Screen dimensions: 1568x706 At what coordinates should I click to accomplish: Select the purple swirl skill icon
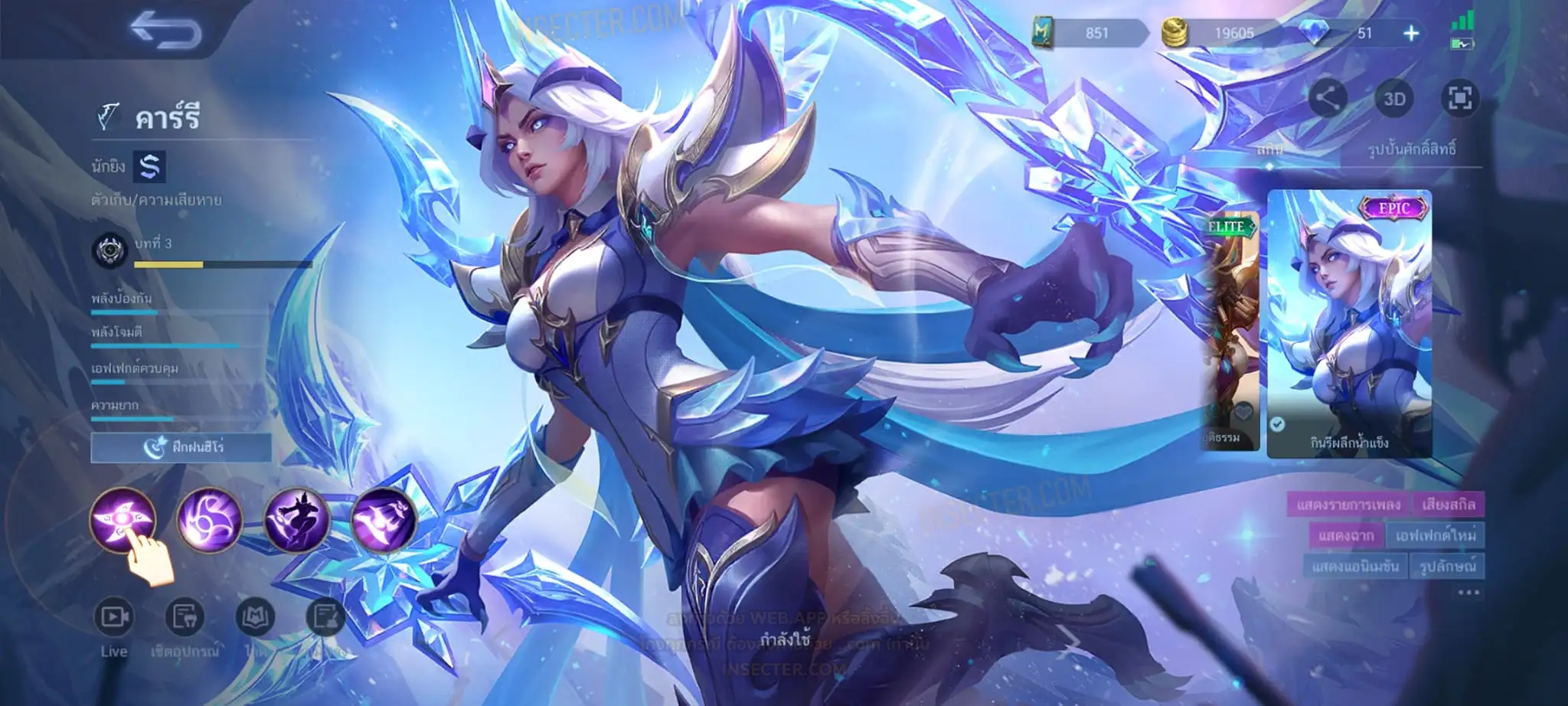pyautogui.click(x=209, y=519)
